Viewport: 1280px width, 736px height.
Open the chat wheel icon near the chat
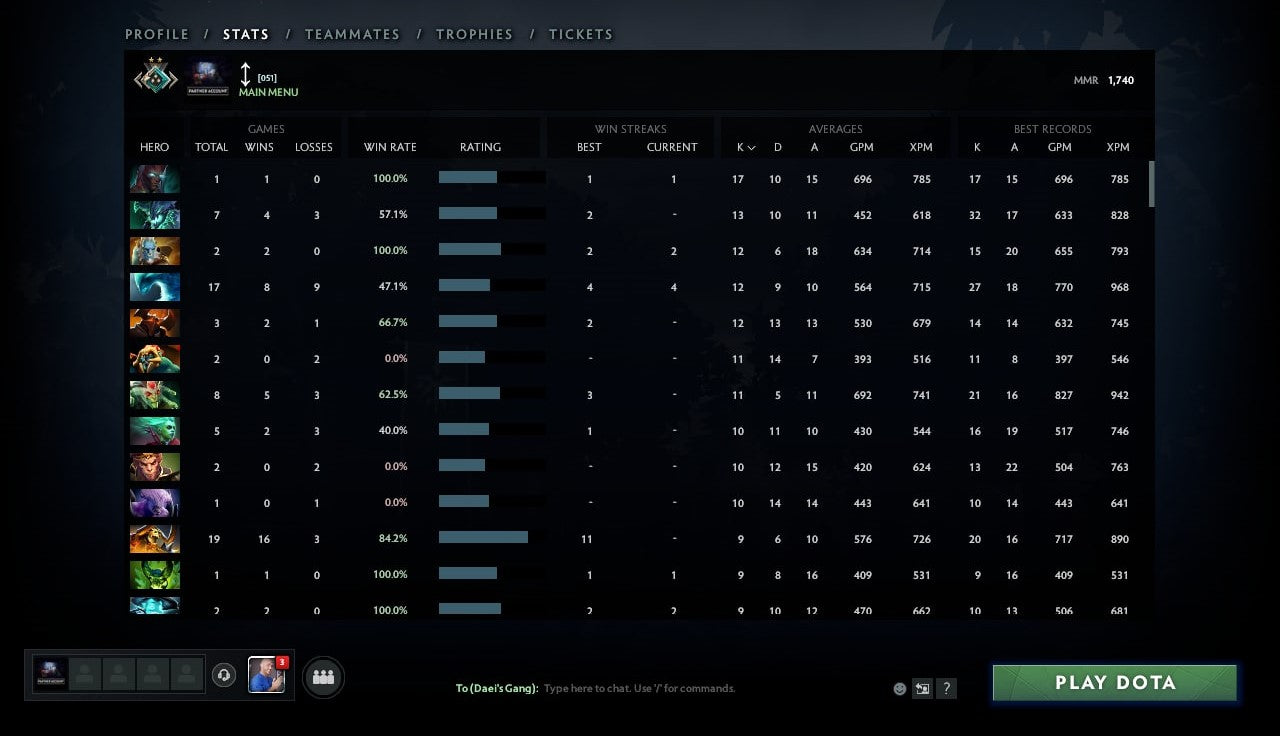tap(922, 688)
